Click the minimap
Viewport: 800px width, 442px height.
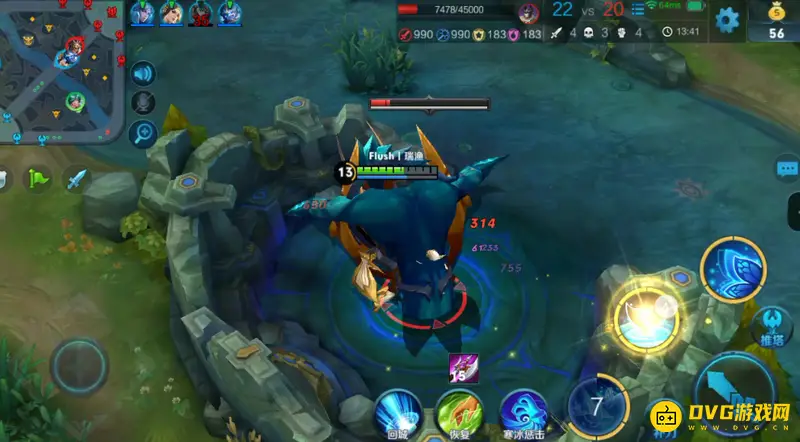tap(62, 70)
